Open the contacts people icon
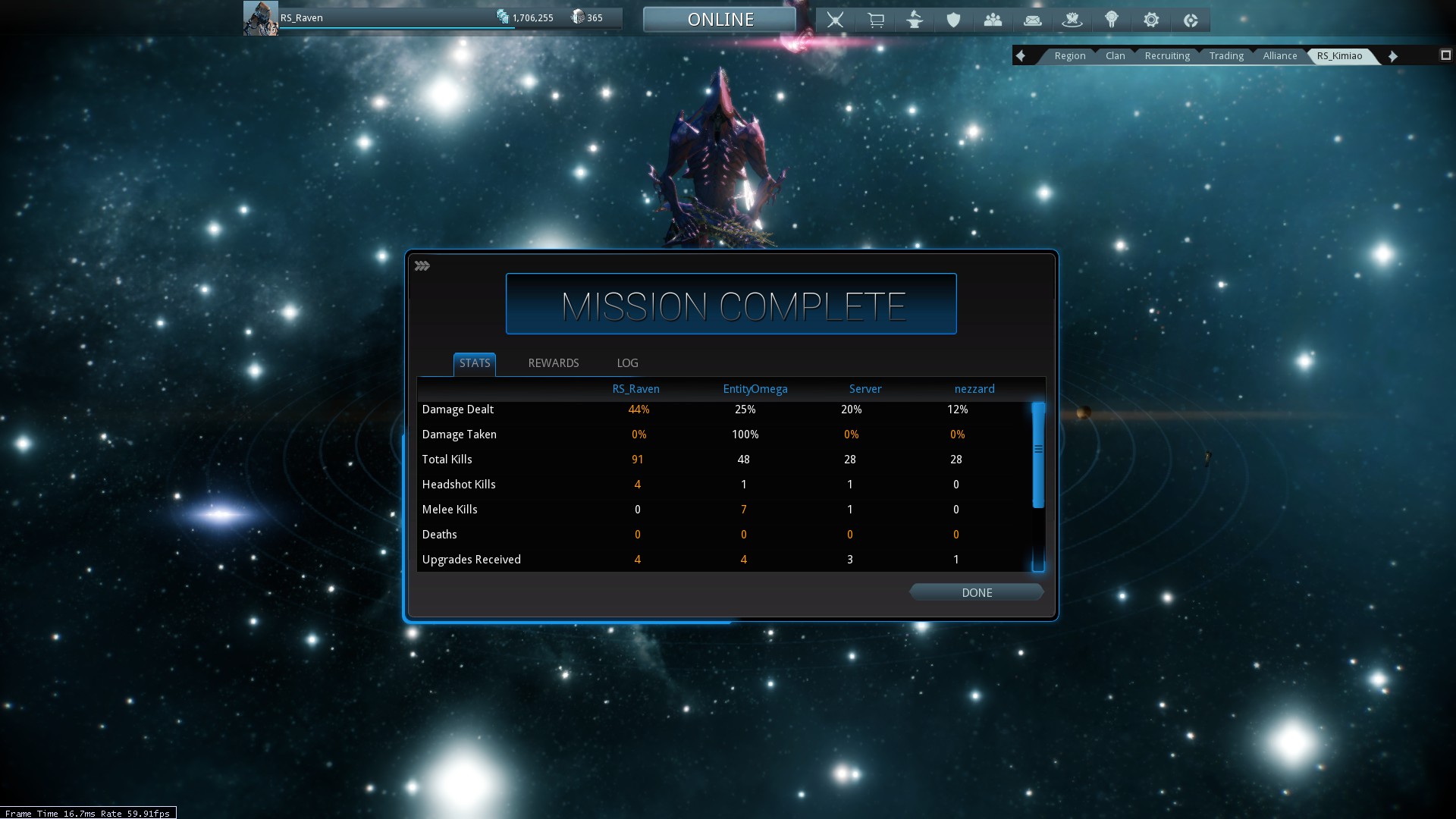1456x819 pixels. click(x=993, y=20)
